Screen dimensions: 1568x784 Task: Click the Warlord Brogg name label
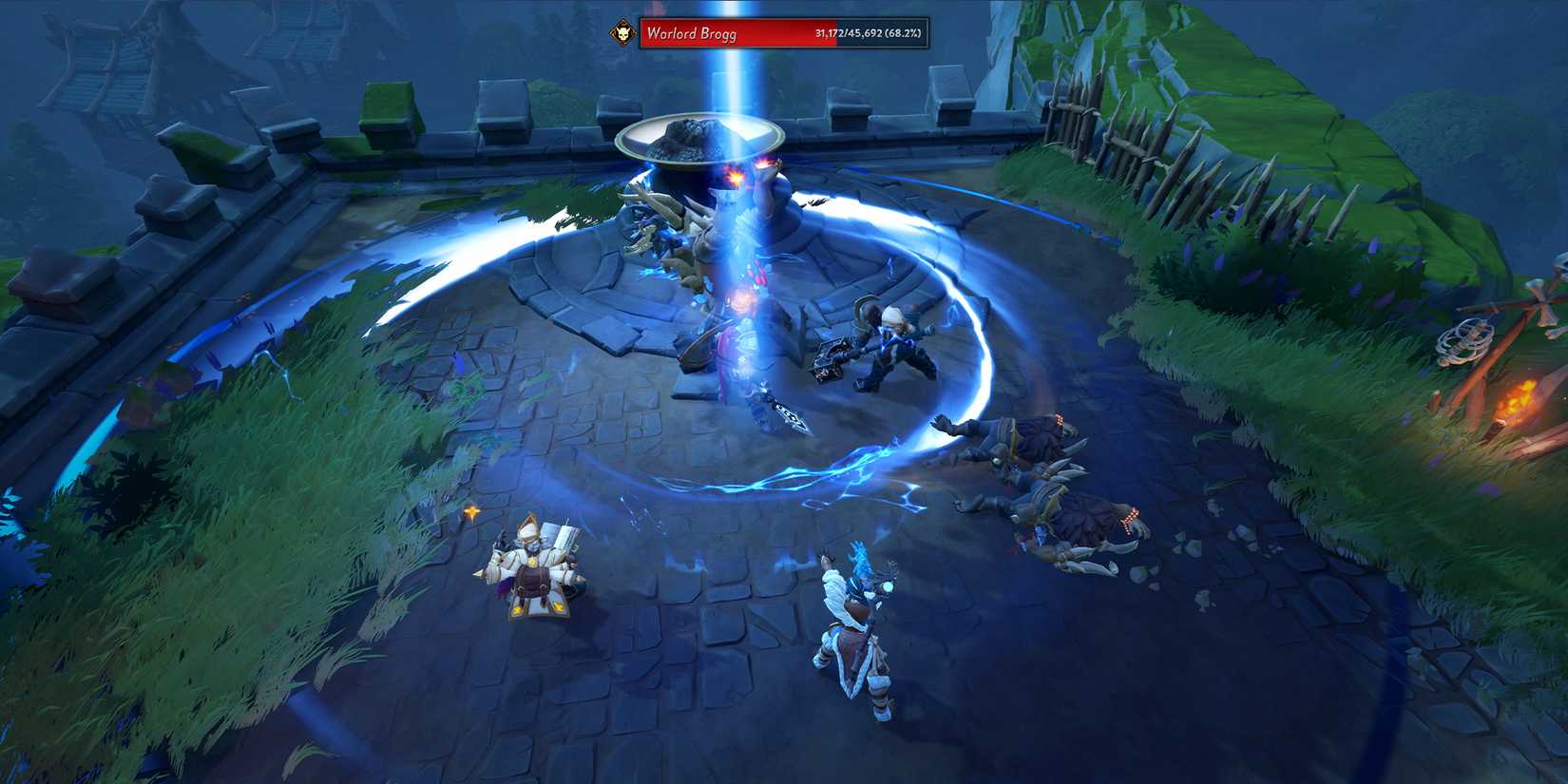click(689, 33)
